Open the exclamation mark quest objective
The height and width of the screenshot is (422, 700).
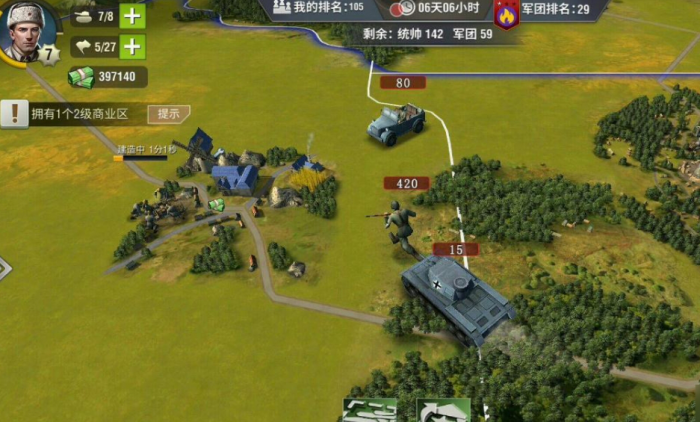(x=14, y=114)
